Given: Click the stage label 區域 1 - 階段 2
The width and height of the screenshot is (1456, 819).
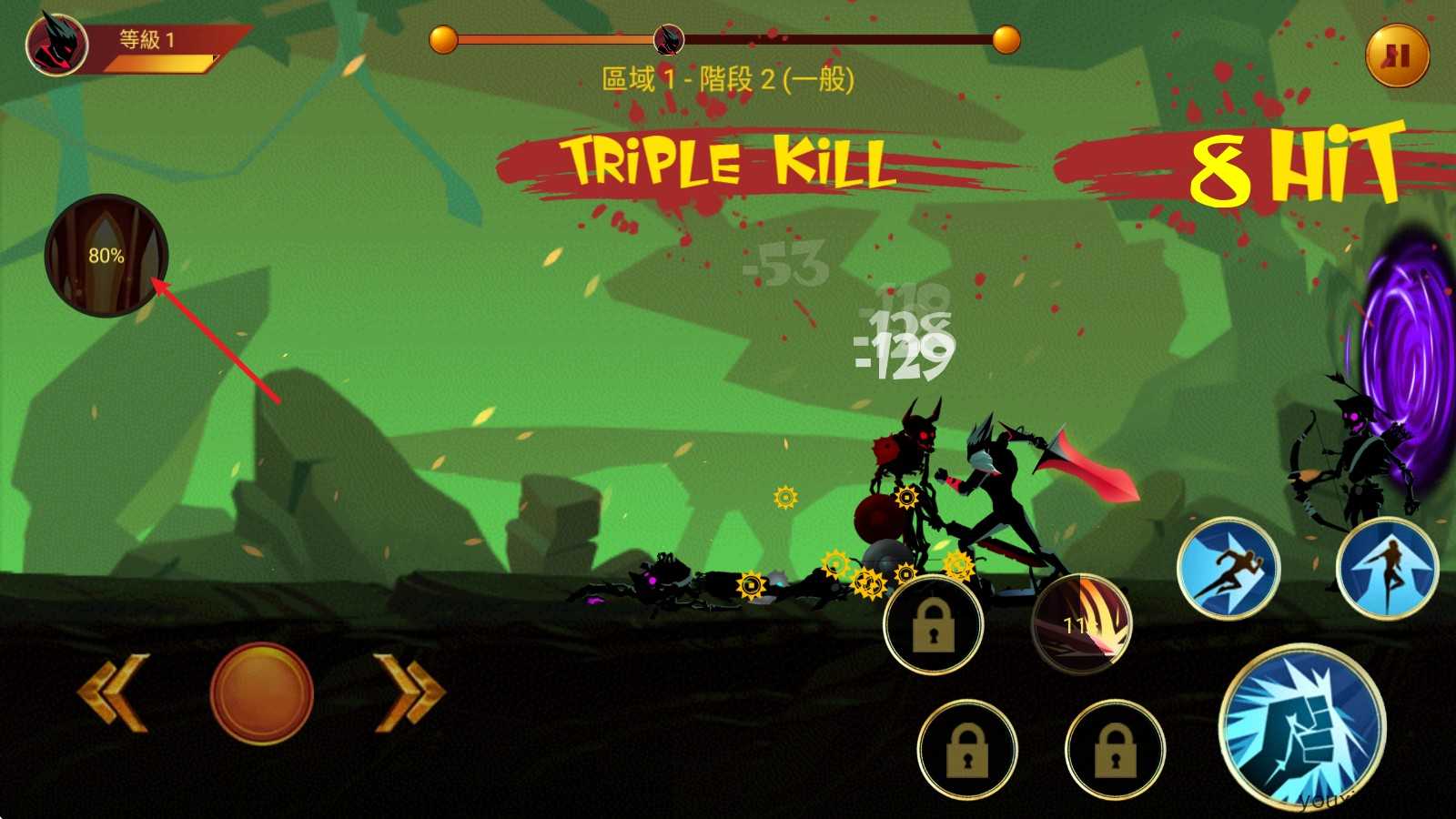Looking at the screenshot, I should (728, 82).
